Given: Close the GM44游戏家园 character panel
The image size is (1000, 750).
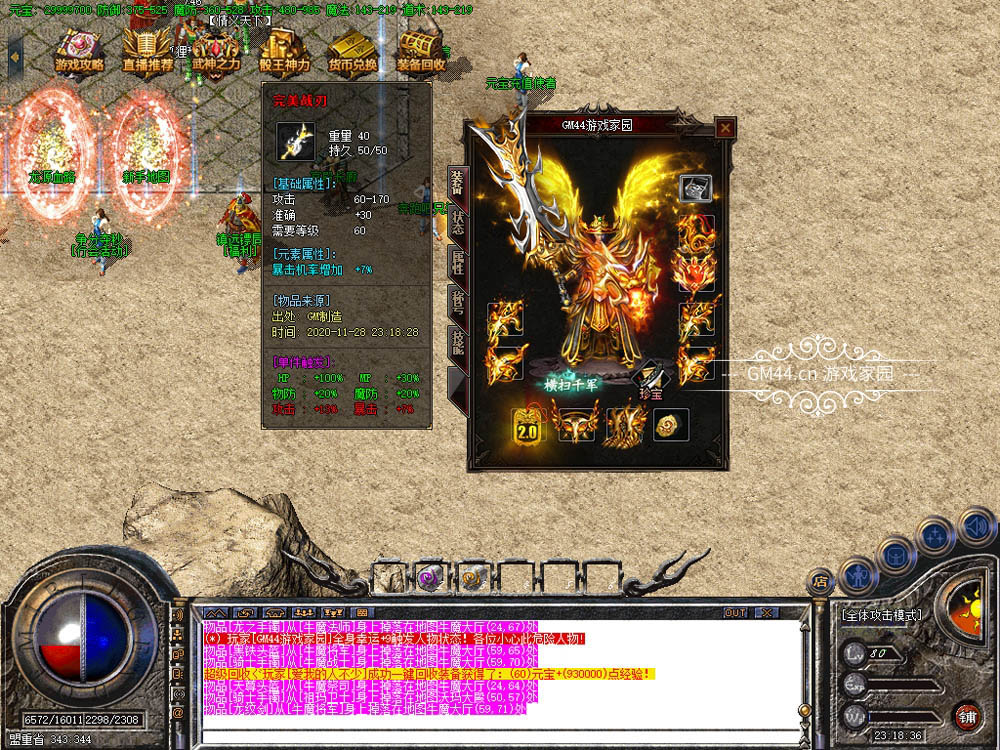Looking at the screenshot, I should 725,127.
